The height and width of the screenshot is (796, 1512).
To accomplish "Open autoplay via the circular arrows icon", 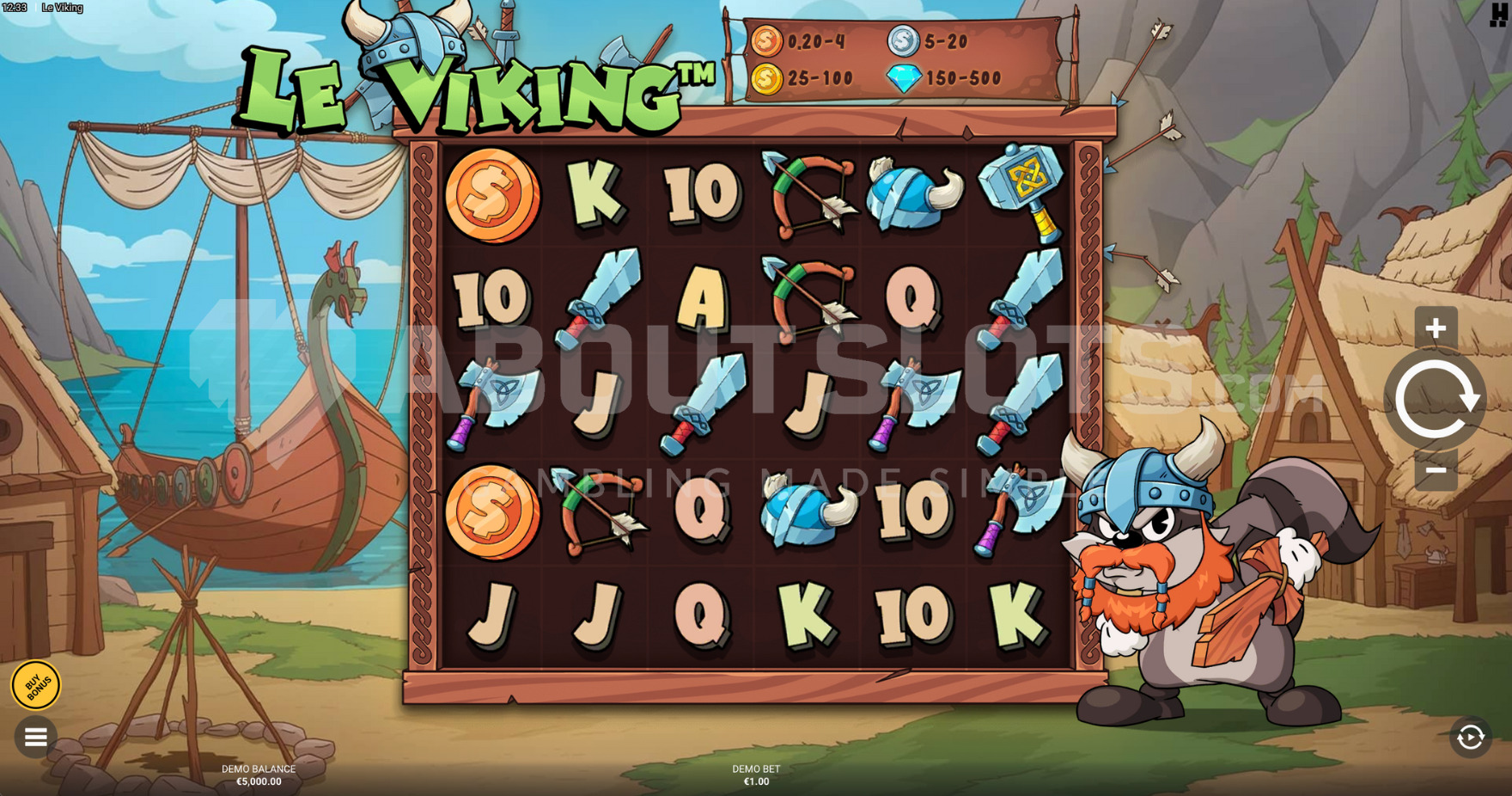I will coord(1472,735).
